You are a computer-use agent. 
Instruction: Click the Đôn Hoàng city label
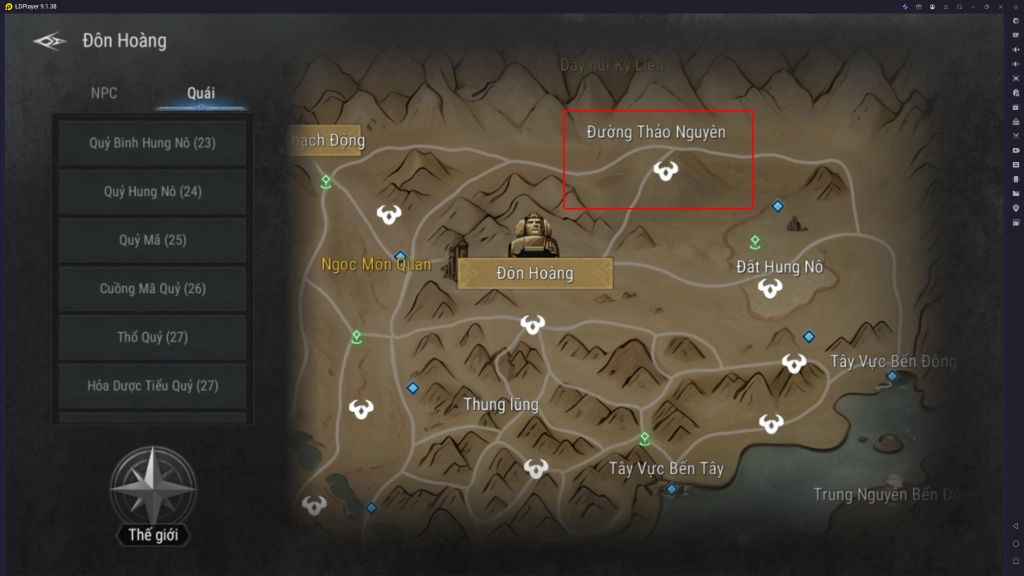[x=535, y=273]
